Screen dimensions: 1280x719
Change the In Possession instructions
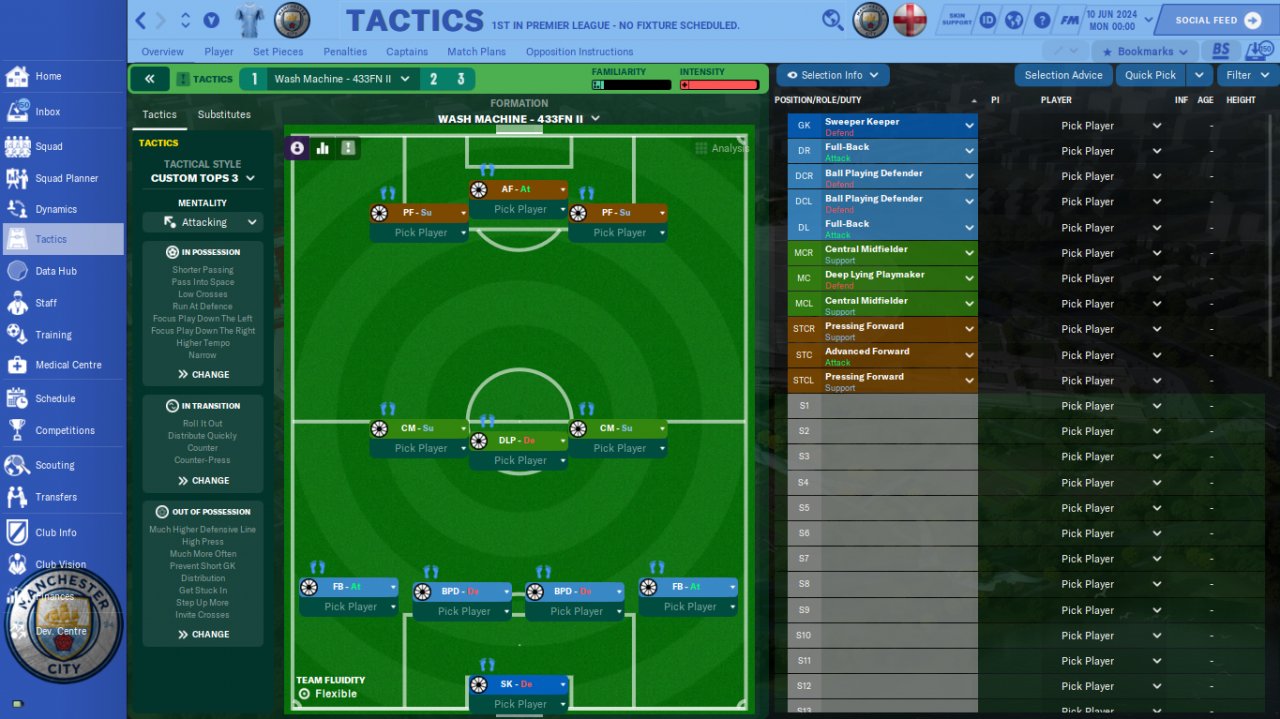pos(204,374)
